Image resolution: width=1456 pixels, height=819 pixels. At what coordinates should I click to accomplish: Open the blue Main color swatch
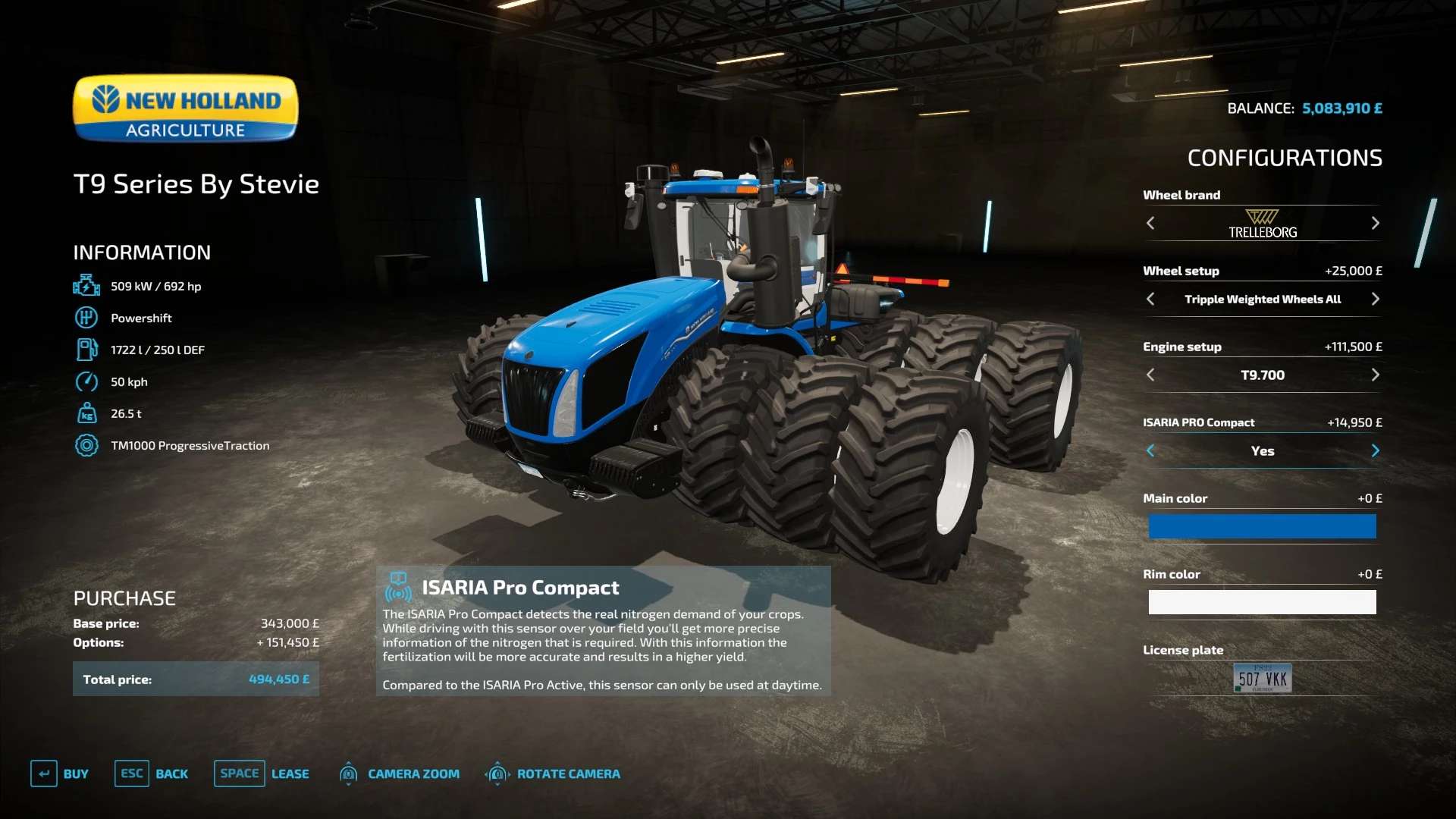pyautogui.click(x=1262, y=526)
